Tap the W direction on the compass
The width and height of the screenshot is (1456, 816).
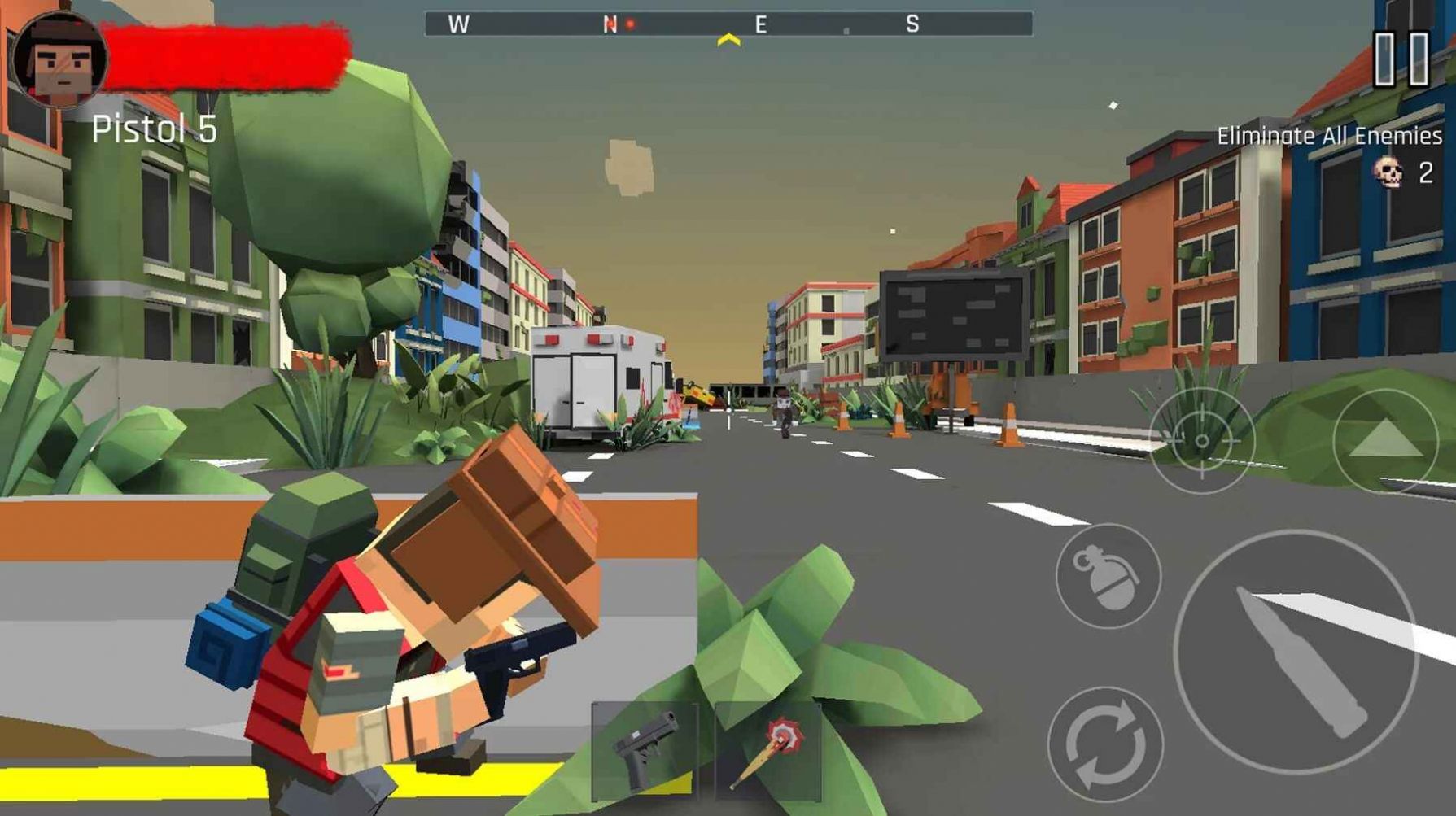pyautogui.click(x=458, y=25)
